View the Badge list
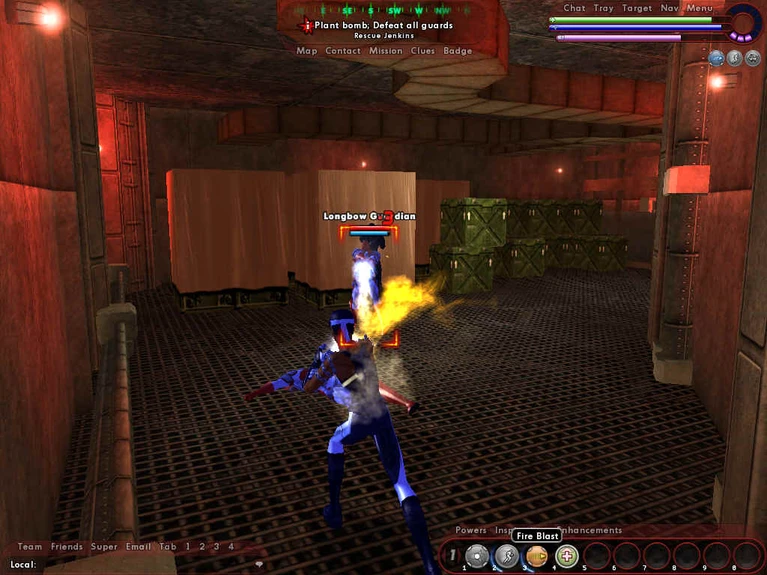 (458, 51)
